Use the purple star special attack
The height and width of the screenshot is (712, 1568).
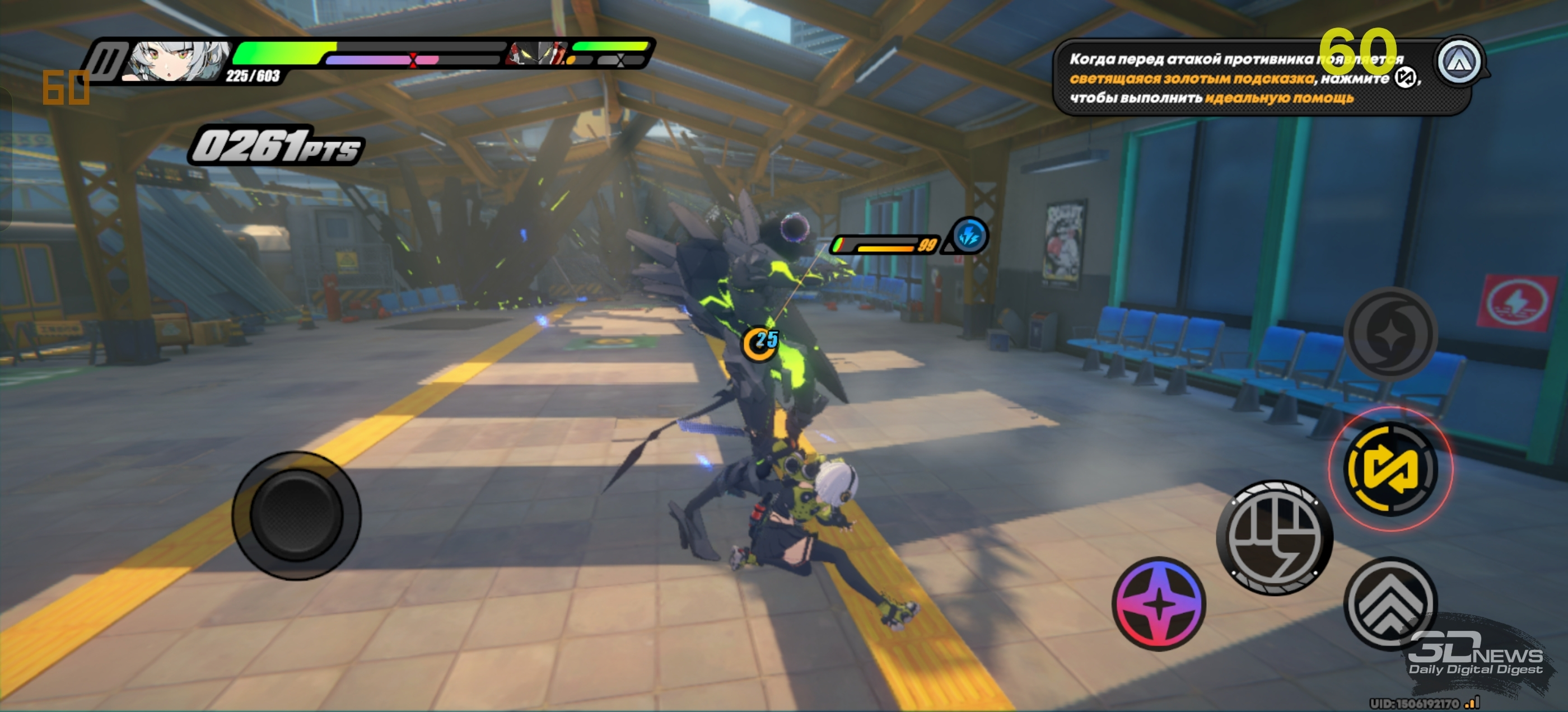tap(1159, 603)
